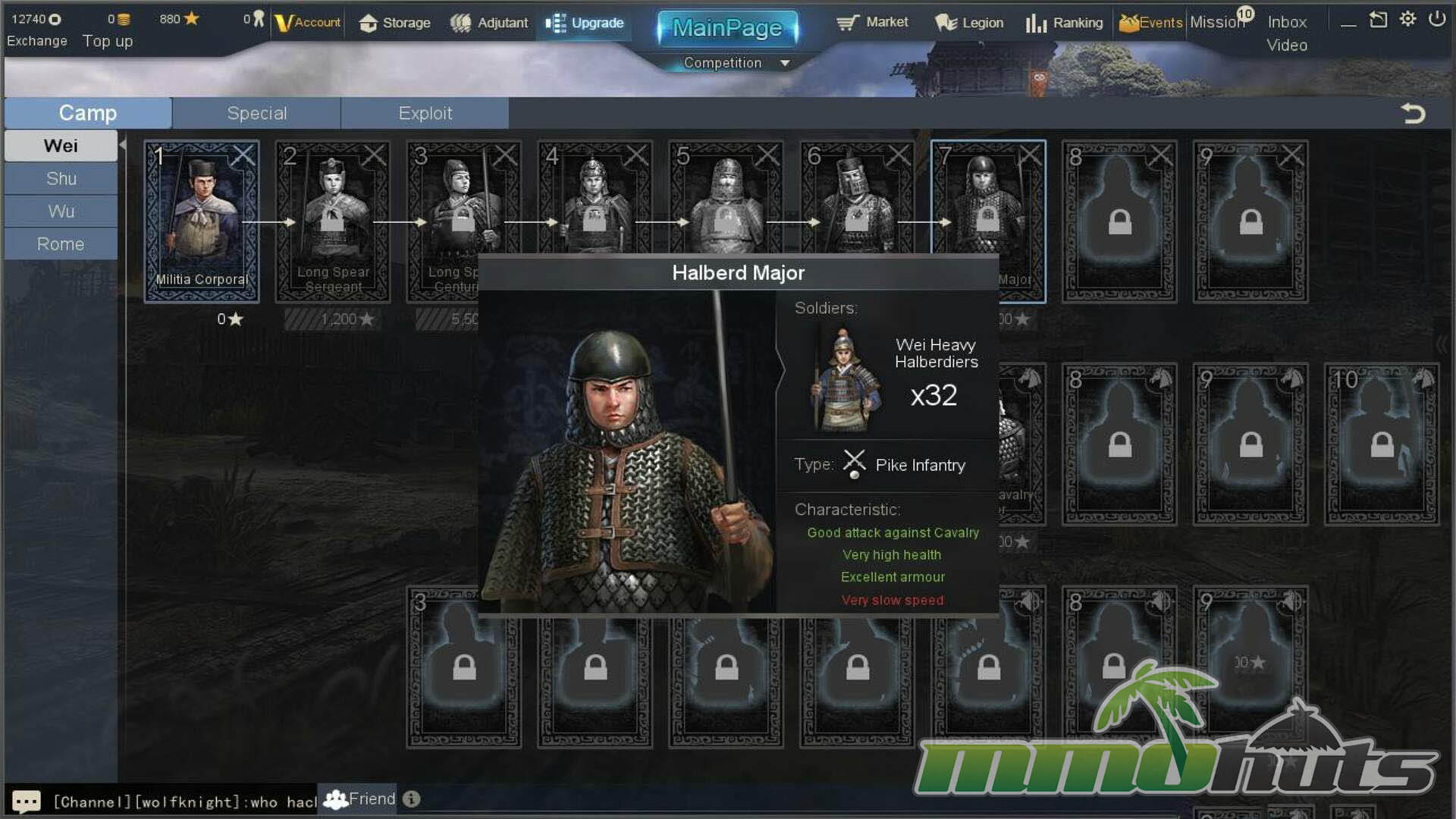
Task: Open the Account menu
Action: click(x=308, y=23)
